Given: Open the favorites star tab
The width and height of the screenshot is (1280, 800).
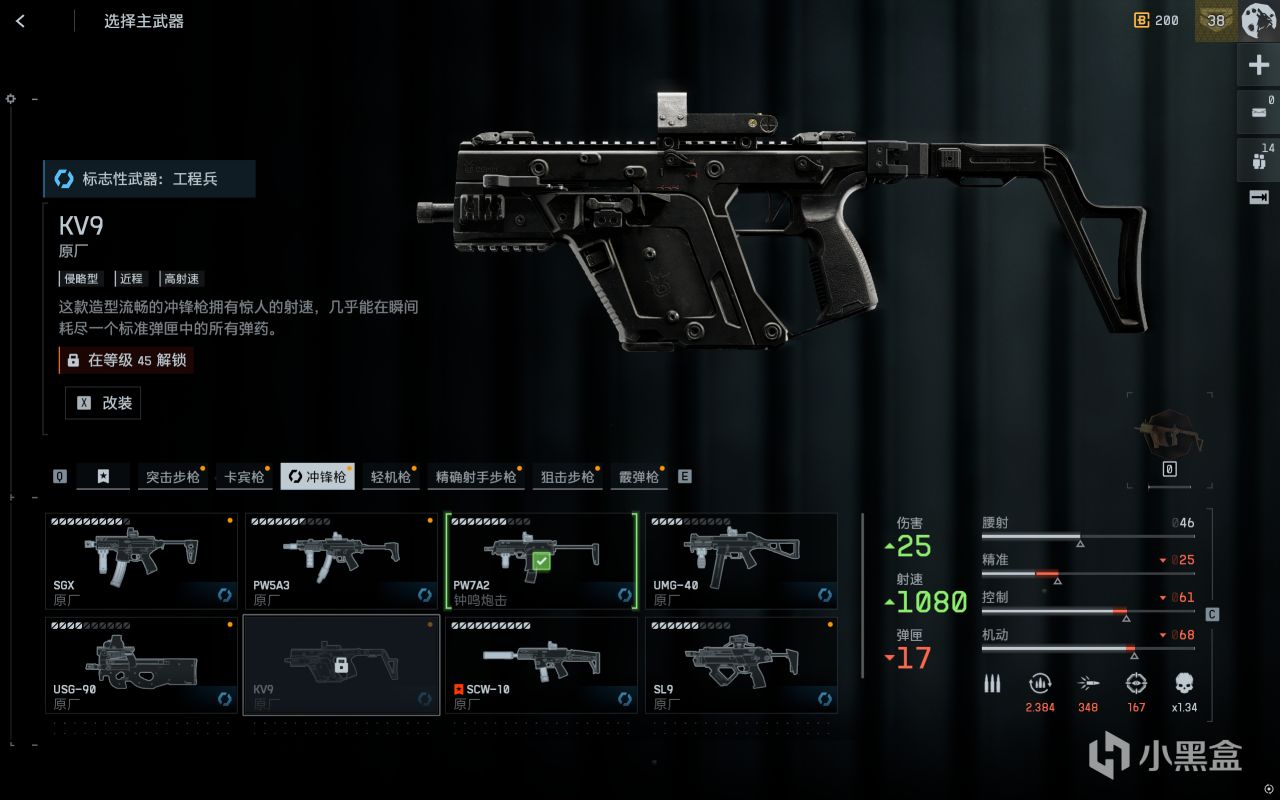Looking at the screenshot, I should point(103,477).
